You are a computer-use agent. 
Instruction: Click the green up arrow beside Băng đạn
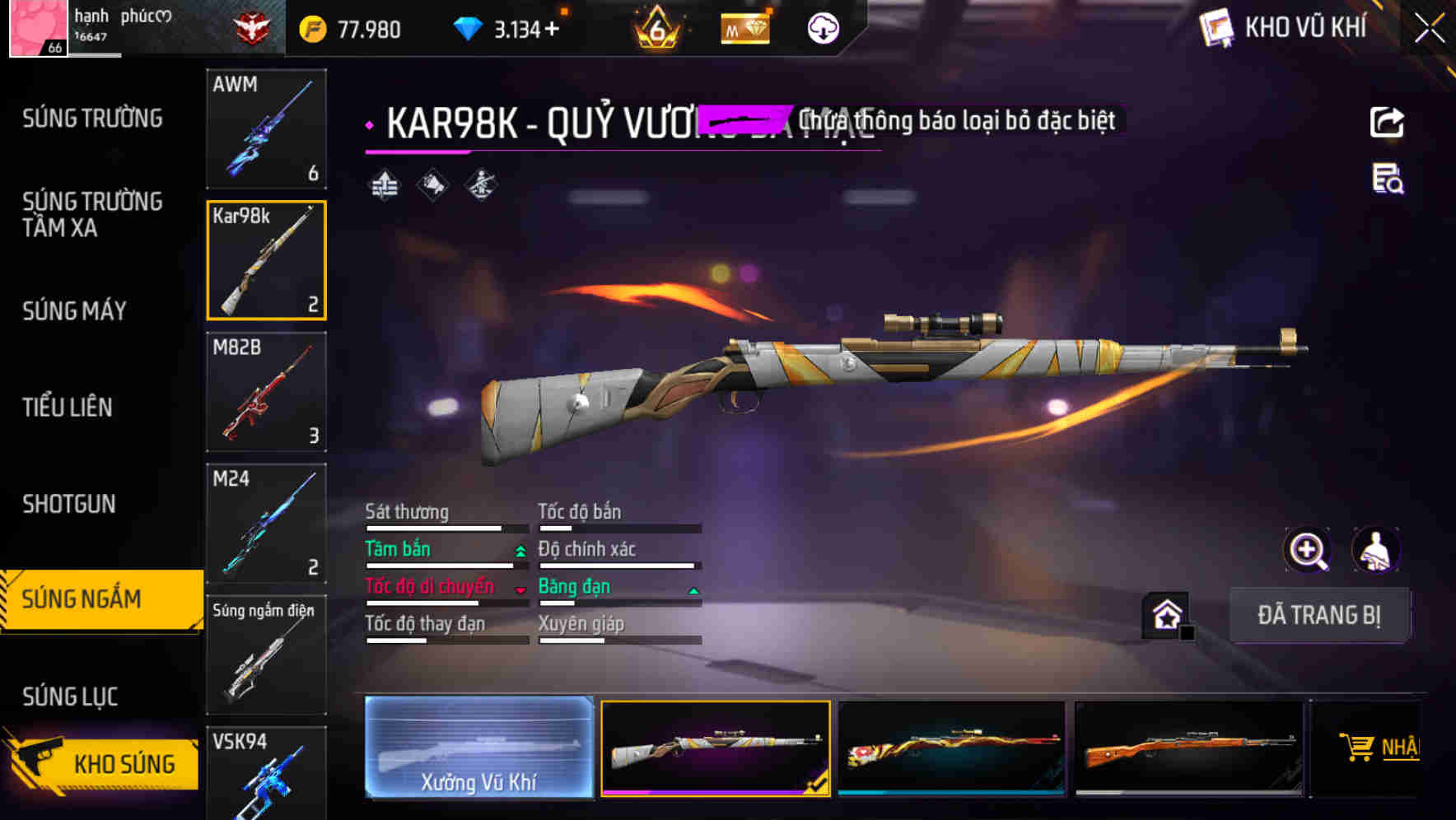[693, 587]
